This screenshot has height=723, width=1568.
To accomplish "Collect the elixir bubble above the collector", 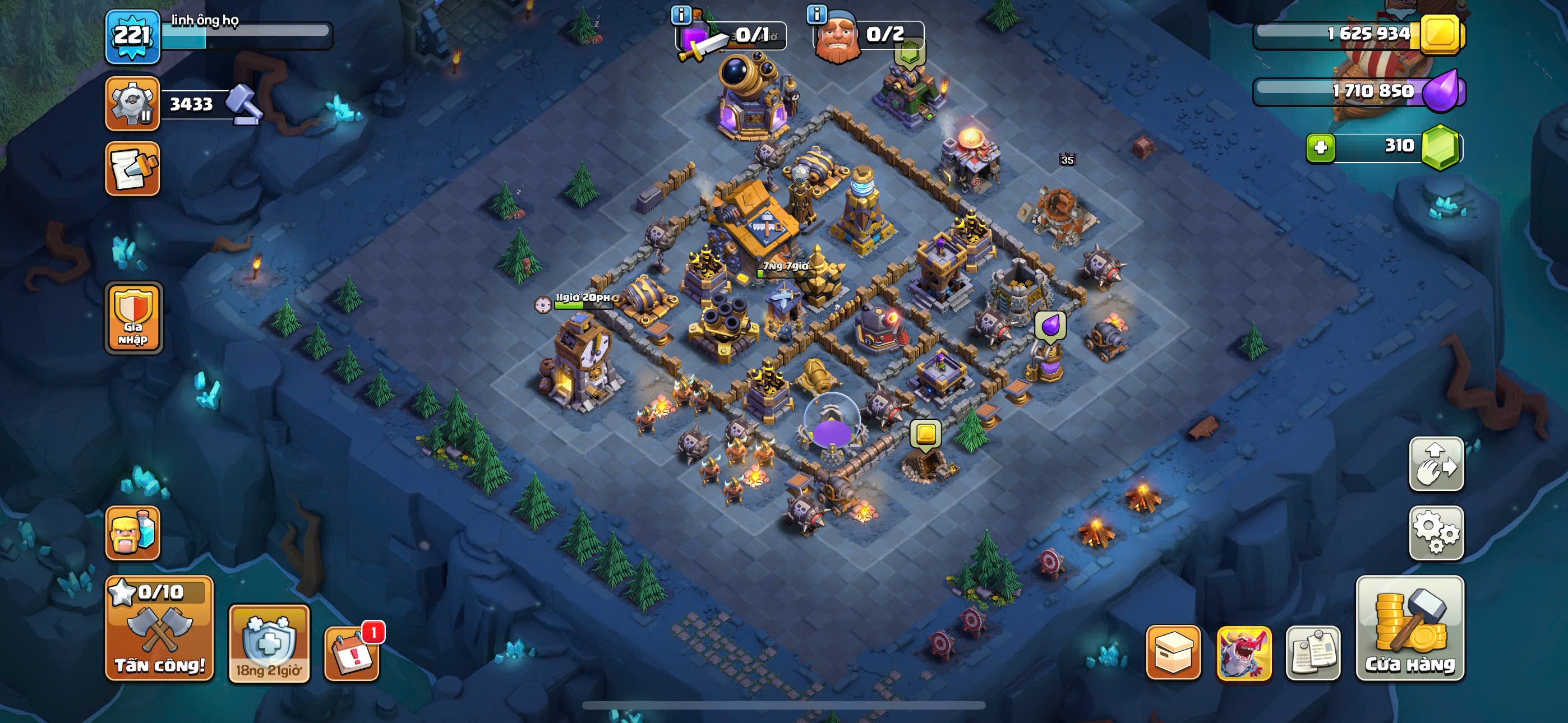I will (1050, 326).
